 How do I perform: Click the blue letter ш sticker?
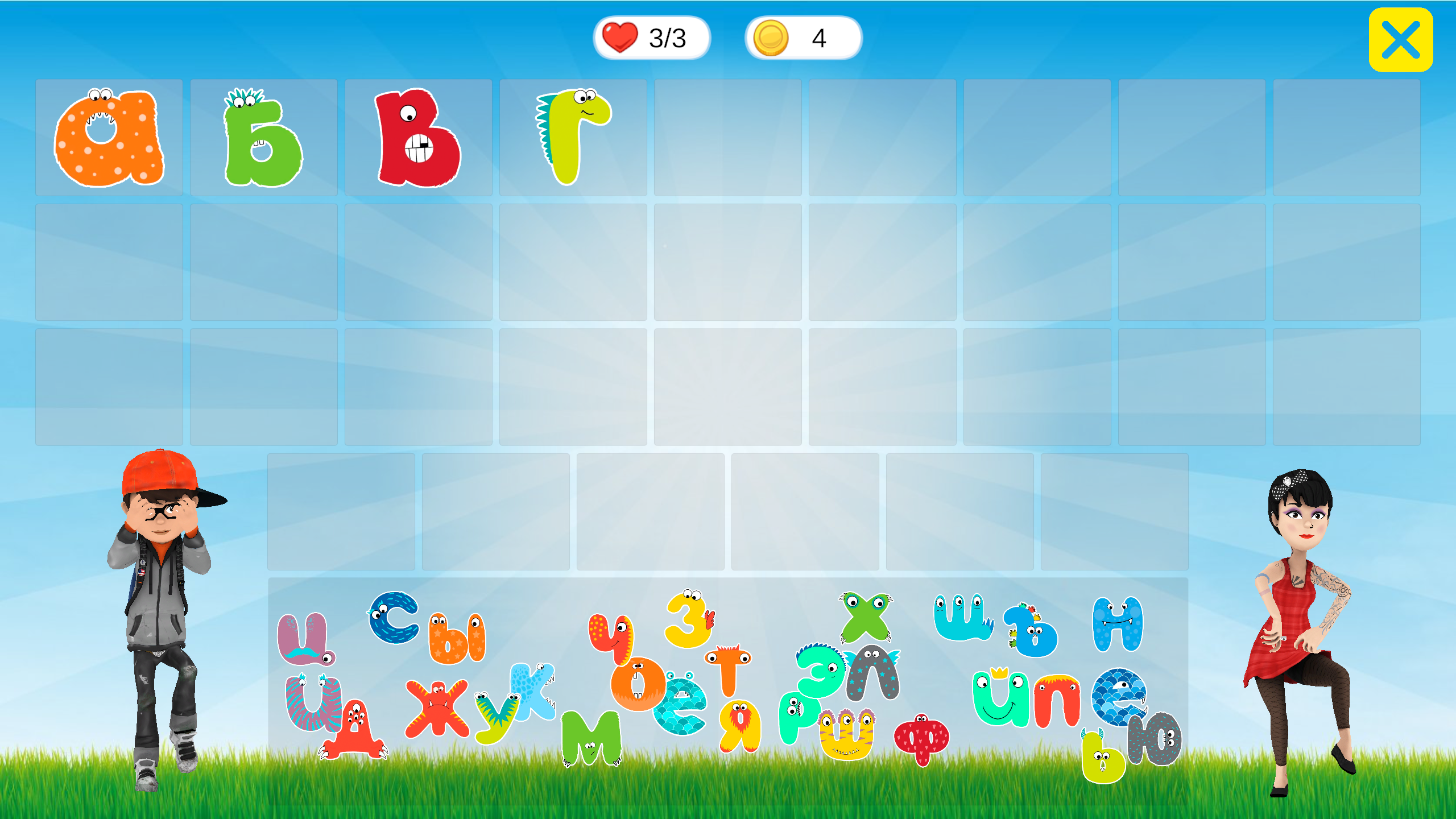(962, 617)
